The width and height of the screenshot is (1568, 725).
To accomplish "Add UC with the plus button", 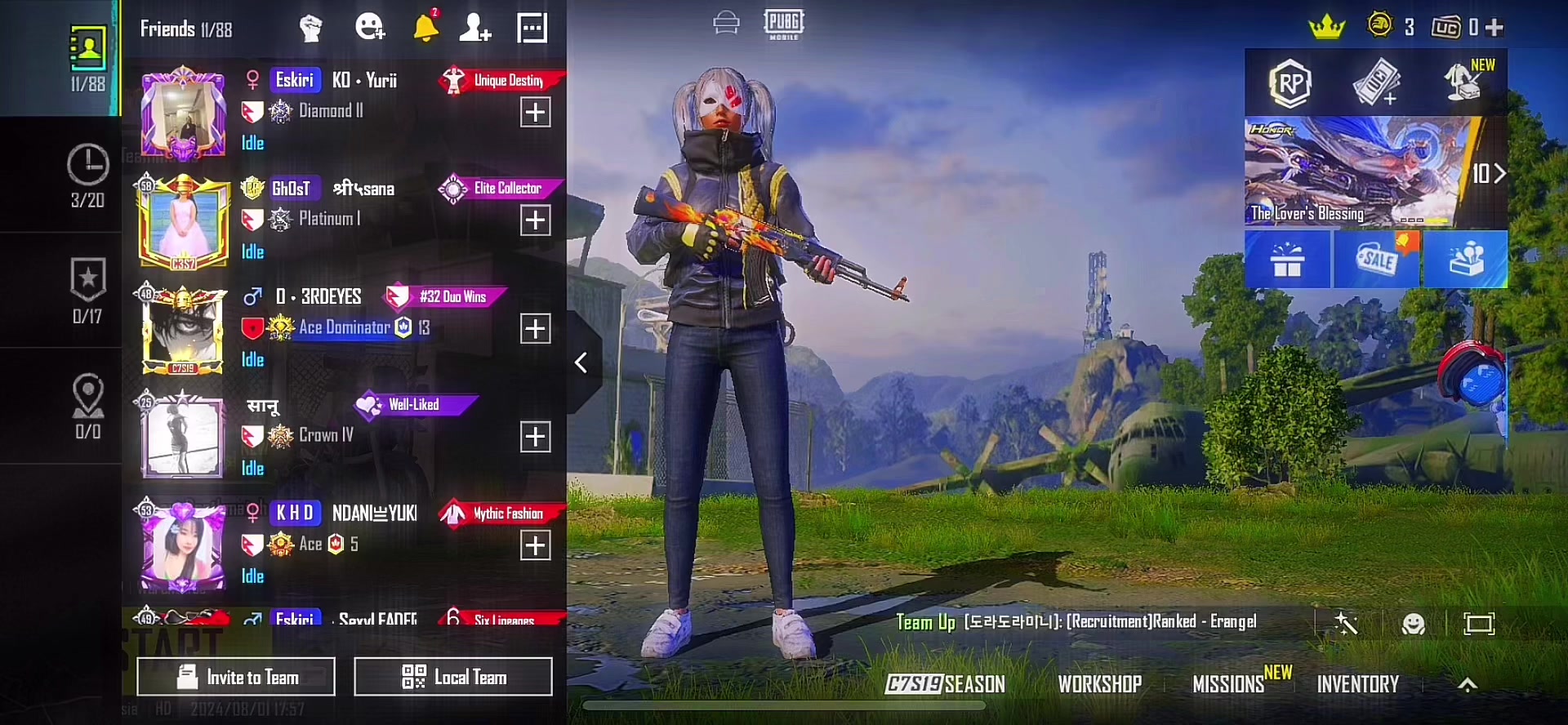I will click(x=1494, y=28).
